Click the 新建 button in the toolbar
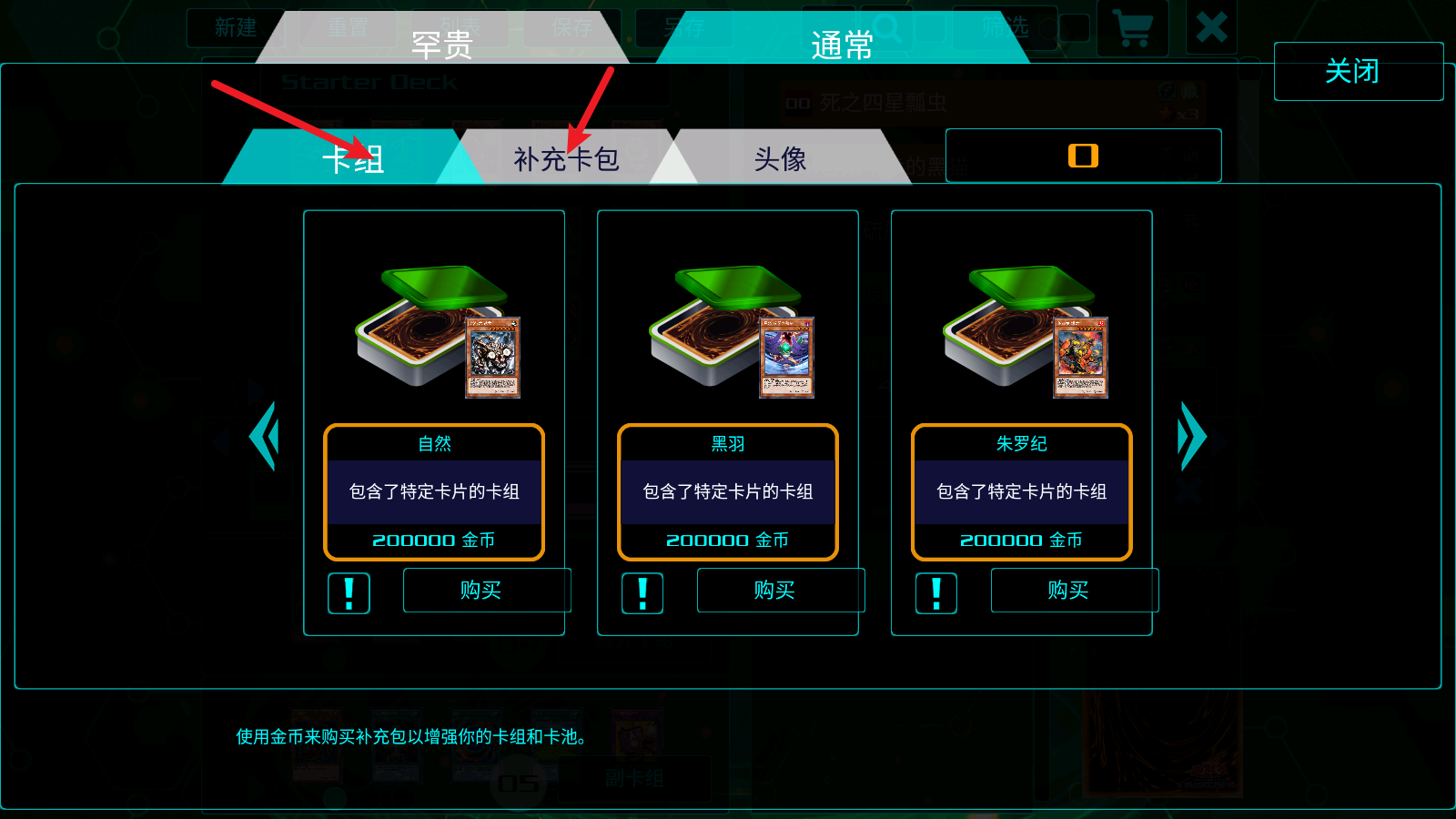 (237, 28)
